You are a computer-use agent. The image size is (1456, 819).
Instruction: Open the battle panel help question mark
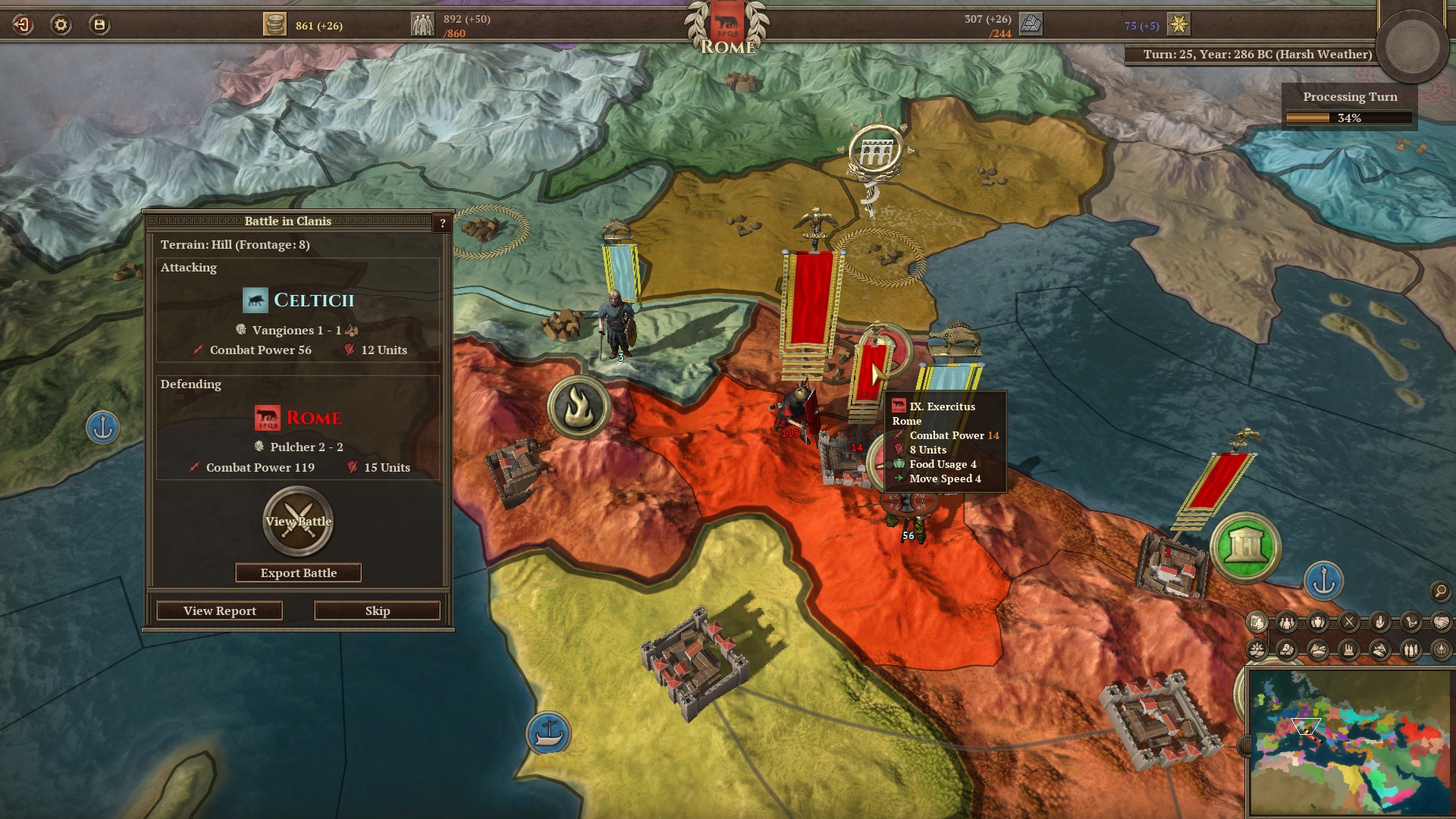443,223
